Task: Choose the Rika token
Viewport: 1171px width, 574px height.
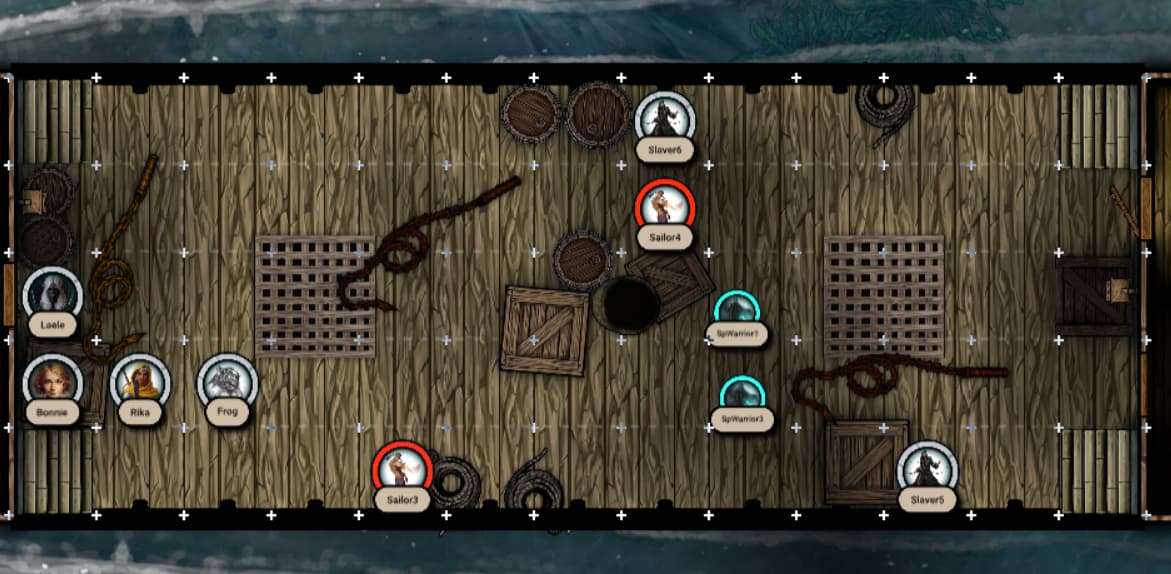Action: 140,382
